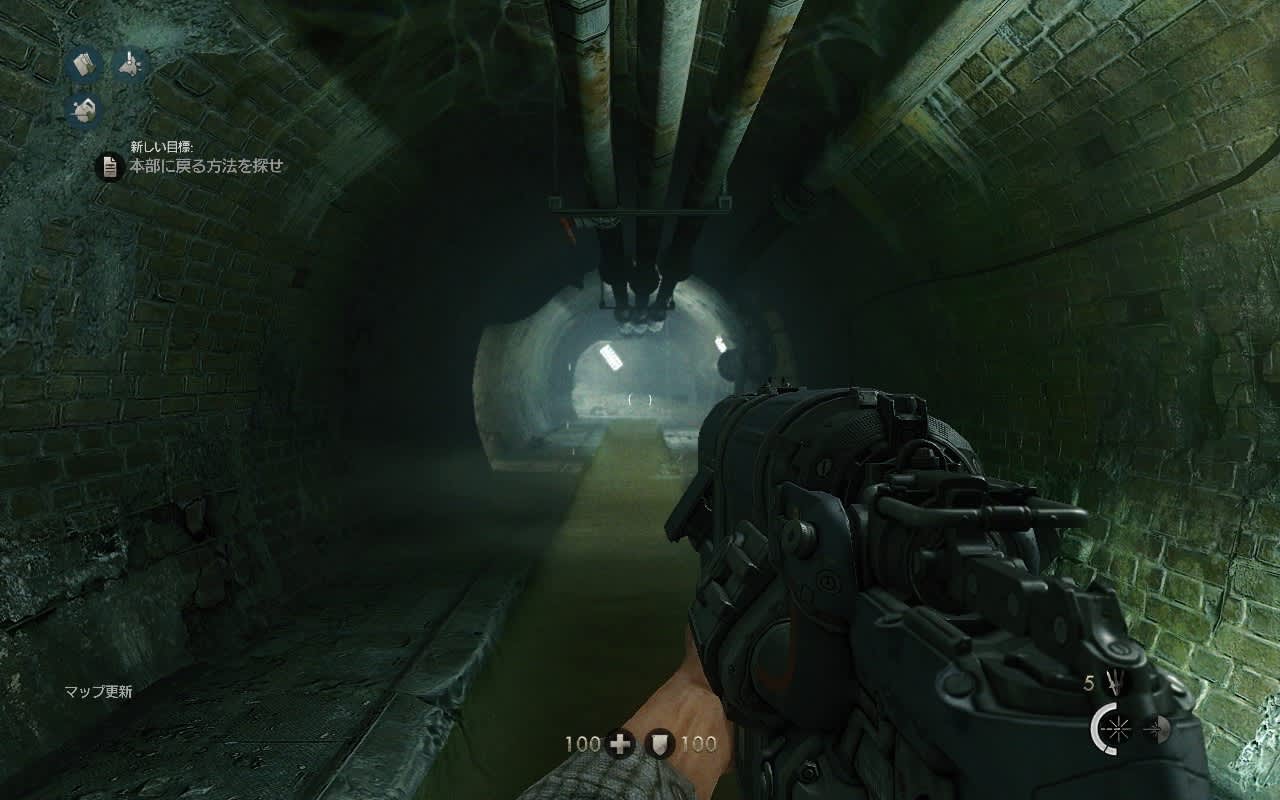
Task: Expand the pickup icons cluster
Action: (103, 87)
